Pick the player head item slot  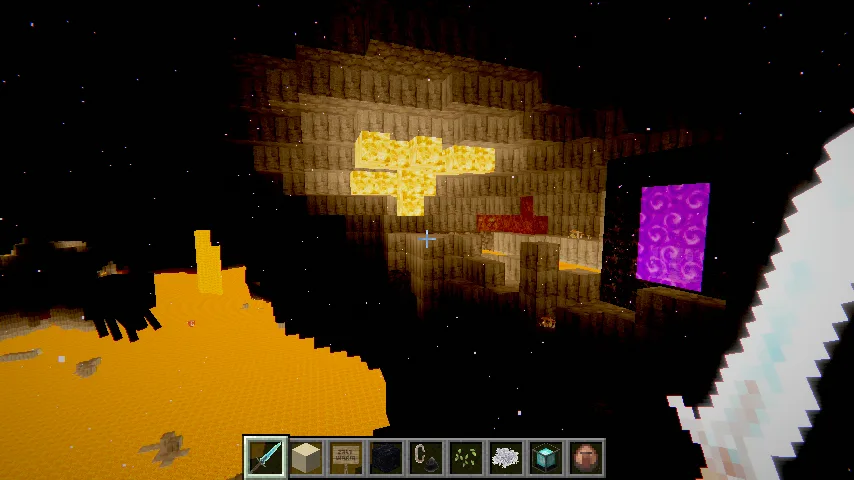586,457
